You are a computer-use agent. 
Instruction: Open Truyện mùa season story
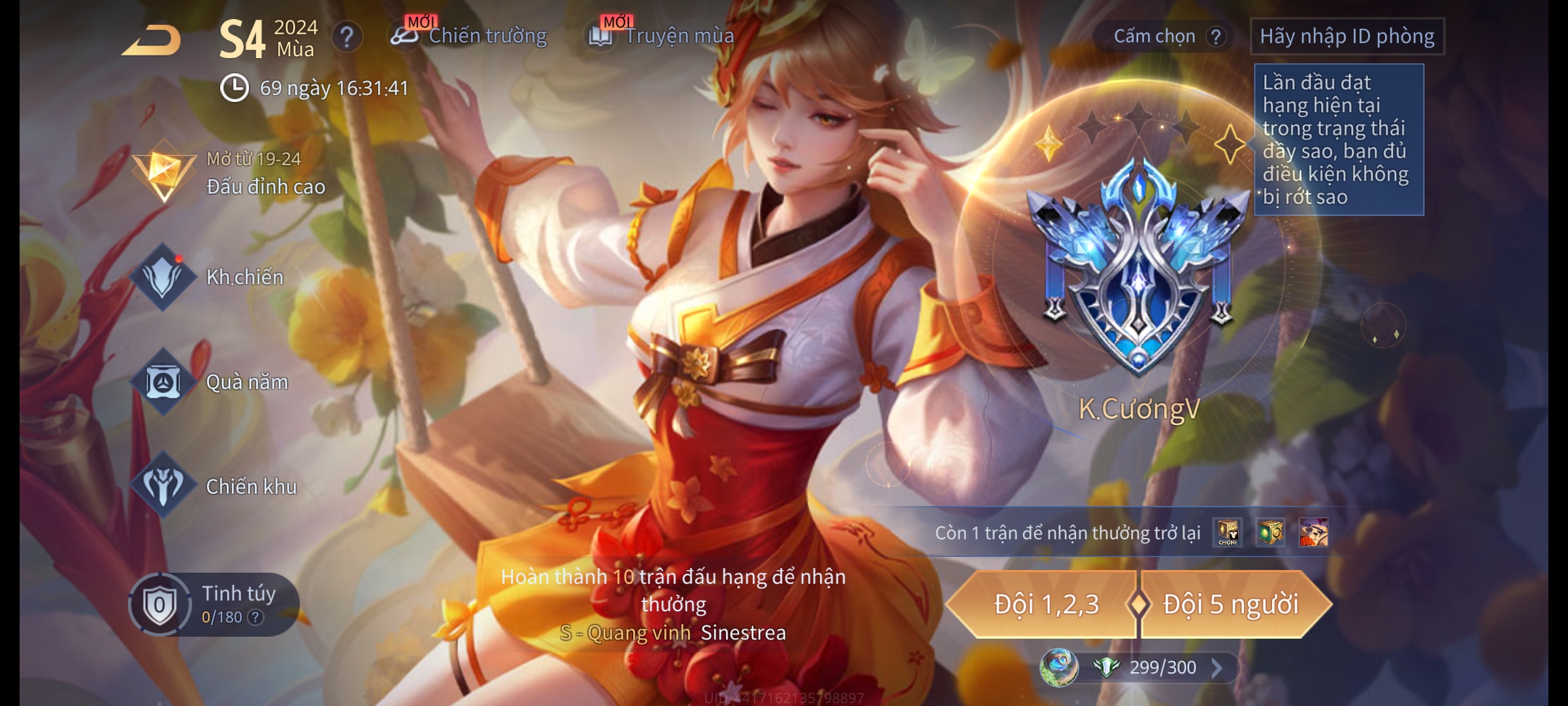click(x=662, y=36)
